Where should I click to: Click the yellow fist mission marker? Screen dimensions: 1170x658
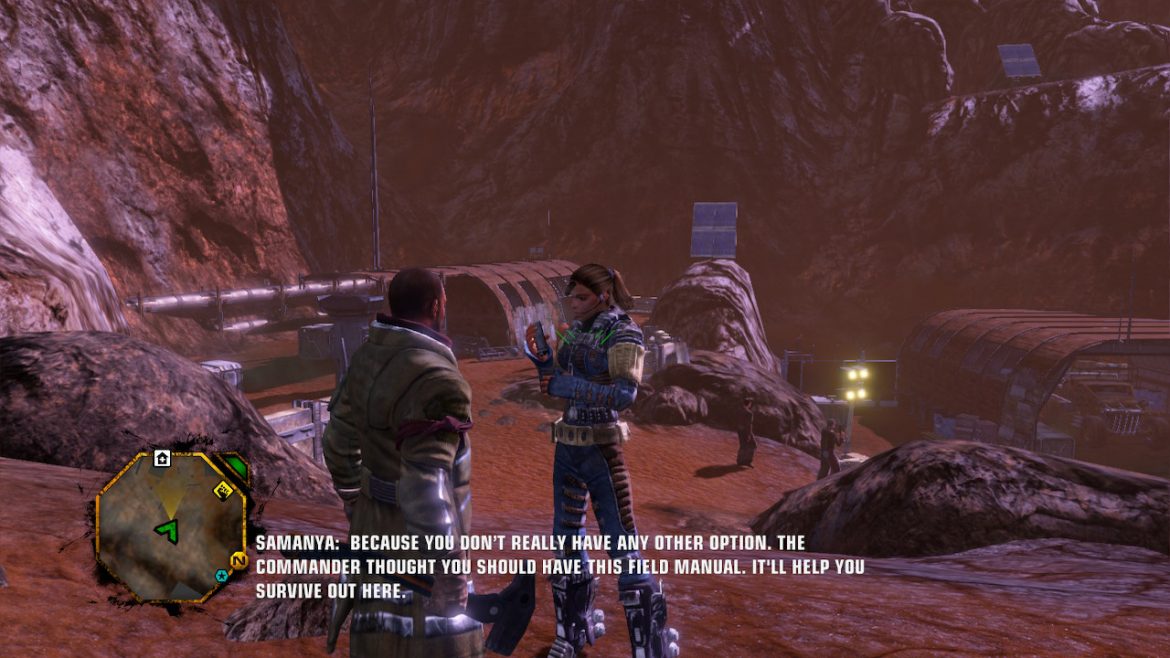224,490
